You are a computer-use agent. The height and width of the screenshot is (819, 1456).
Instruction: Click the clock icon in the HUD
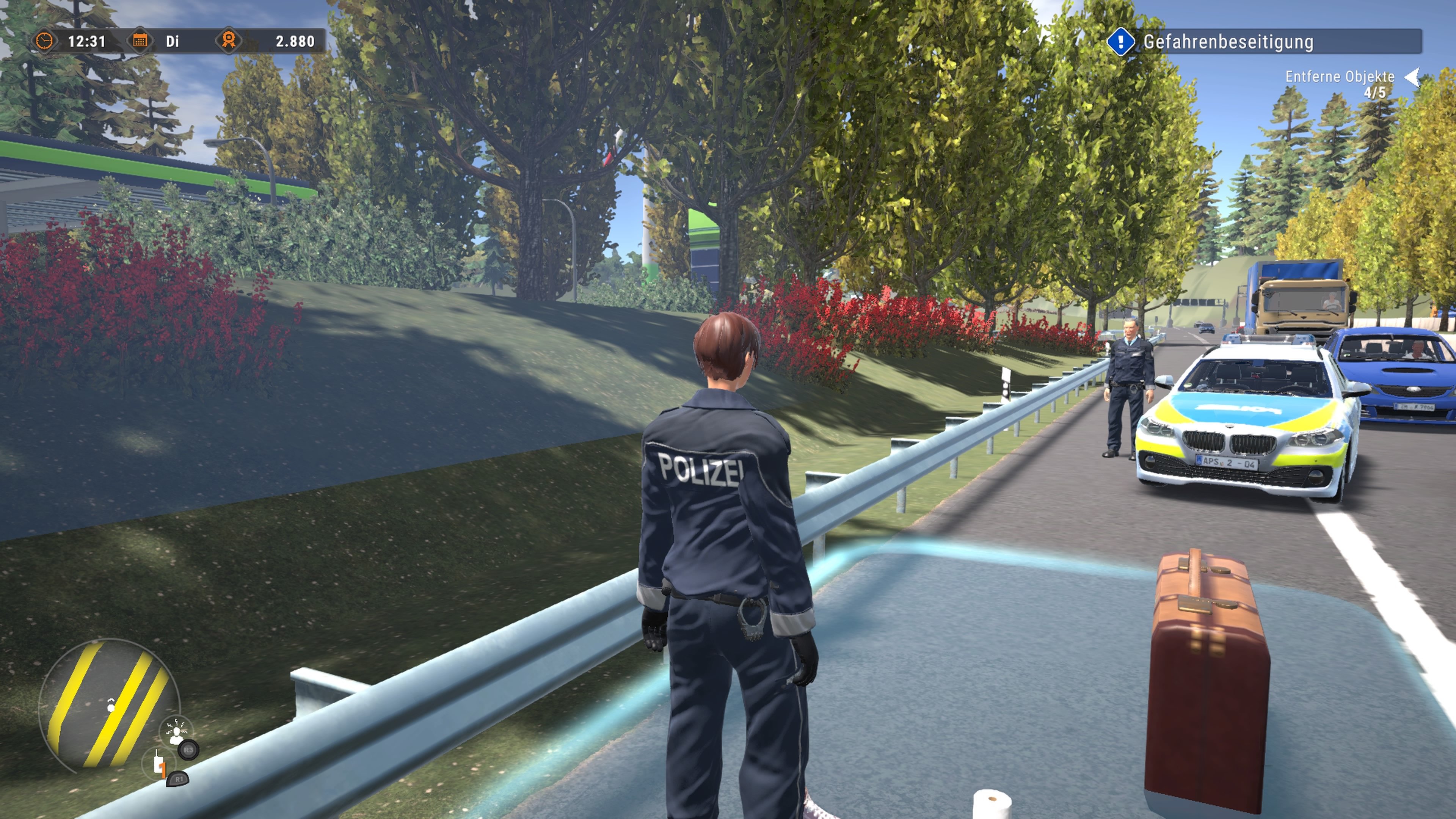point(45,41)
